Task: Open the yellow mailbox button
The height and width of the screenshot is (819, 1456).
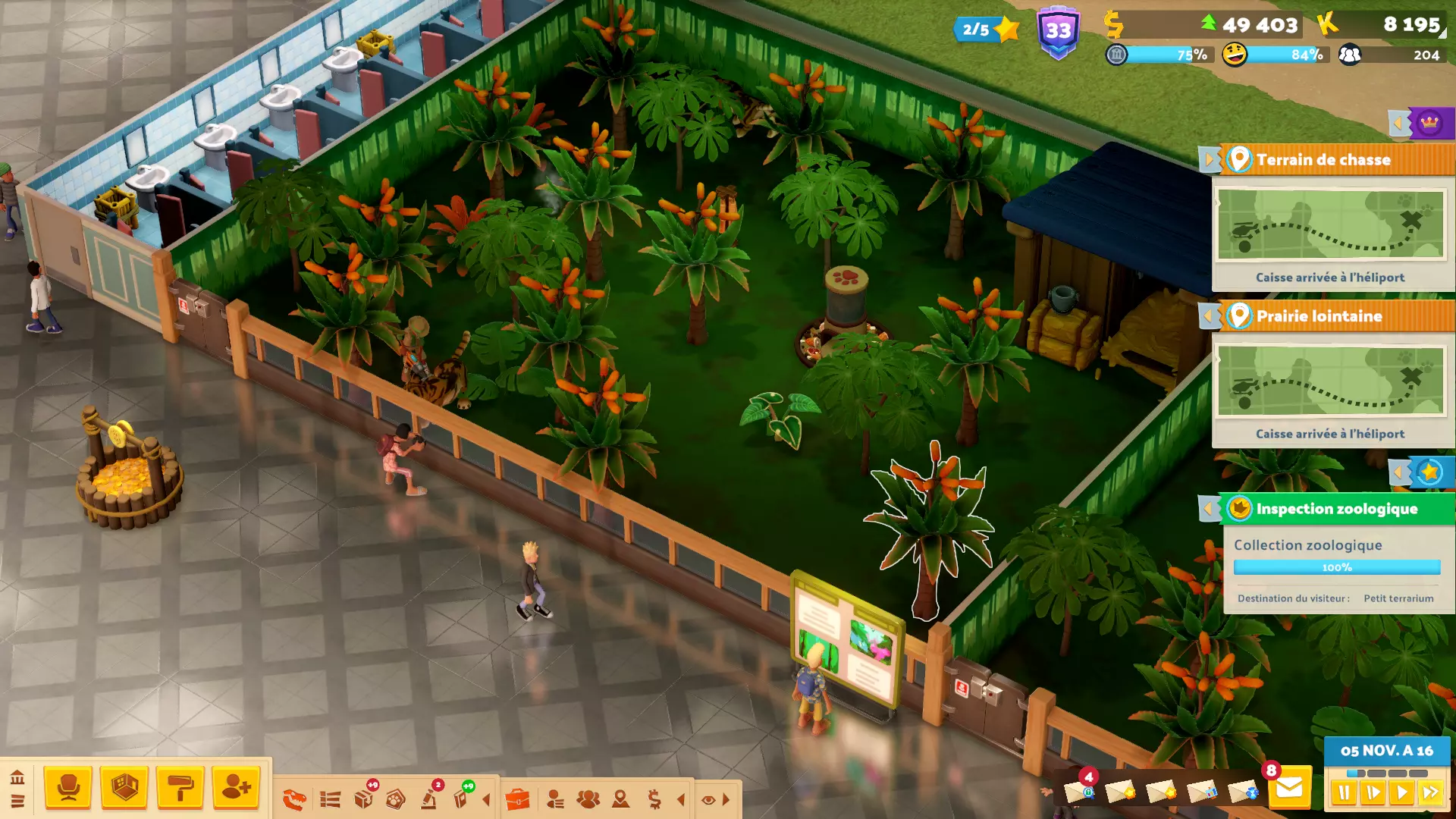Action: (1289, 789)
